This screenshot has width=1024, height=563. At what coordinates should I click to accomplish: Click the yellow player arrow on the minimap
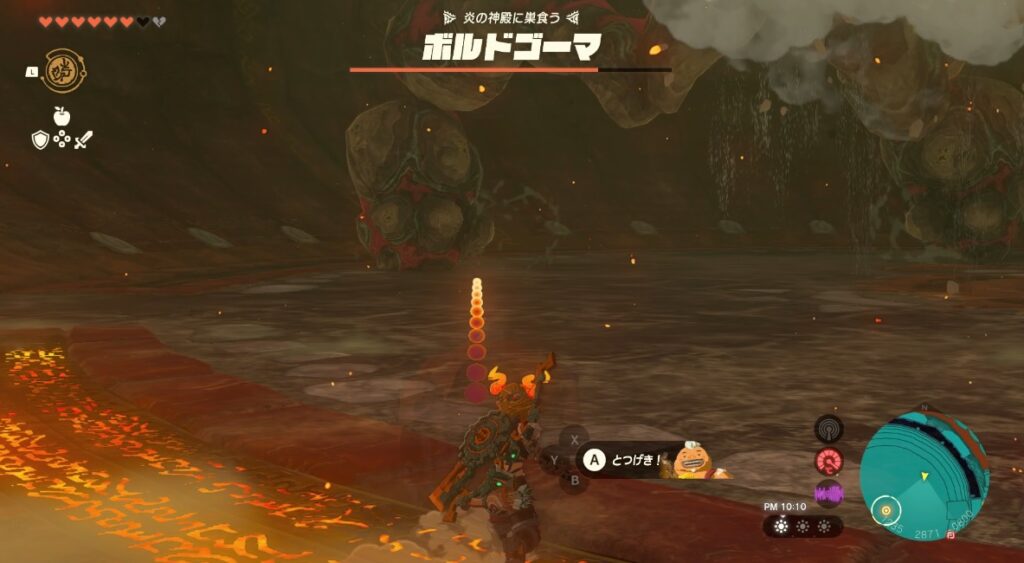point(925,475)
